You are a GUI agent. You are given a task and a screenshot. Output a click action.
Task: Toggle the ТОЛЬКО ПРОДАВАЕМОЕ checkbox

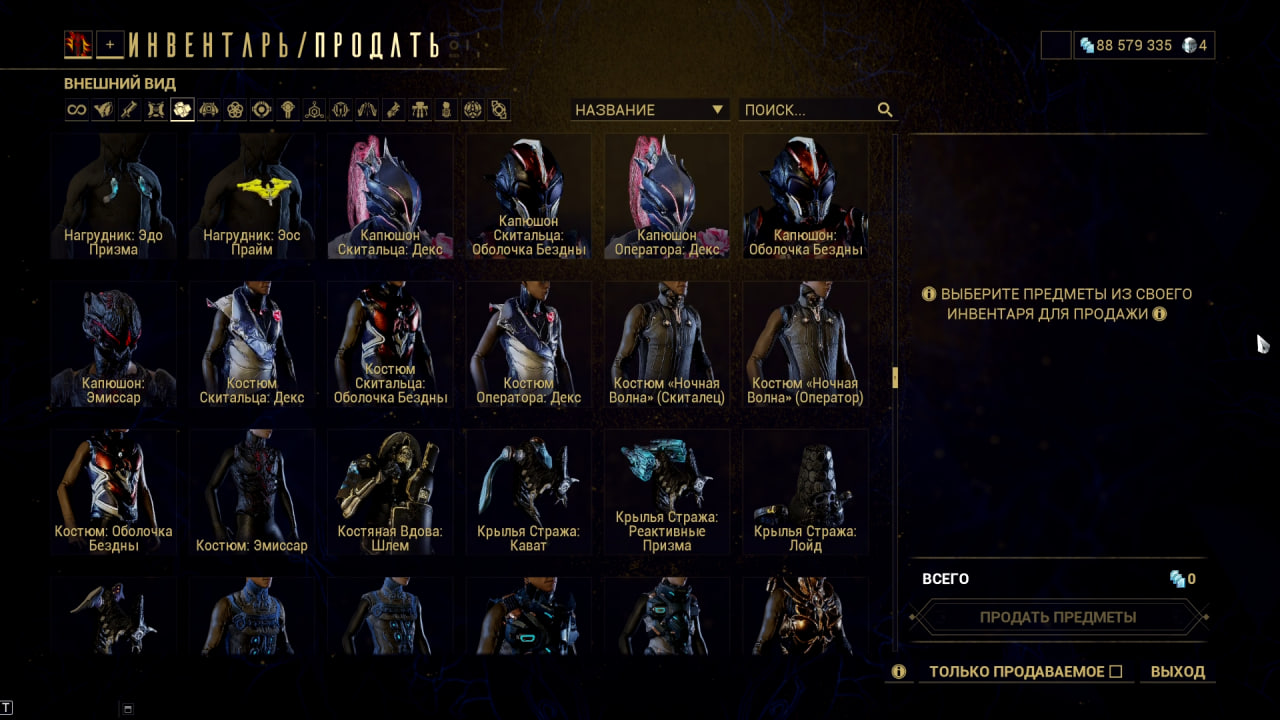[1116, 672]
